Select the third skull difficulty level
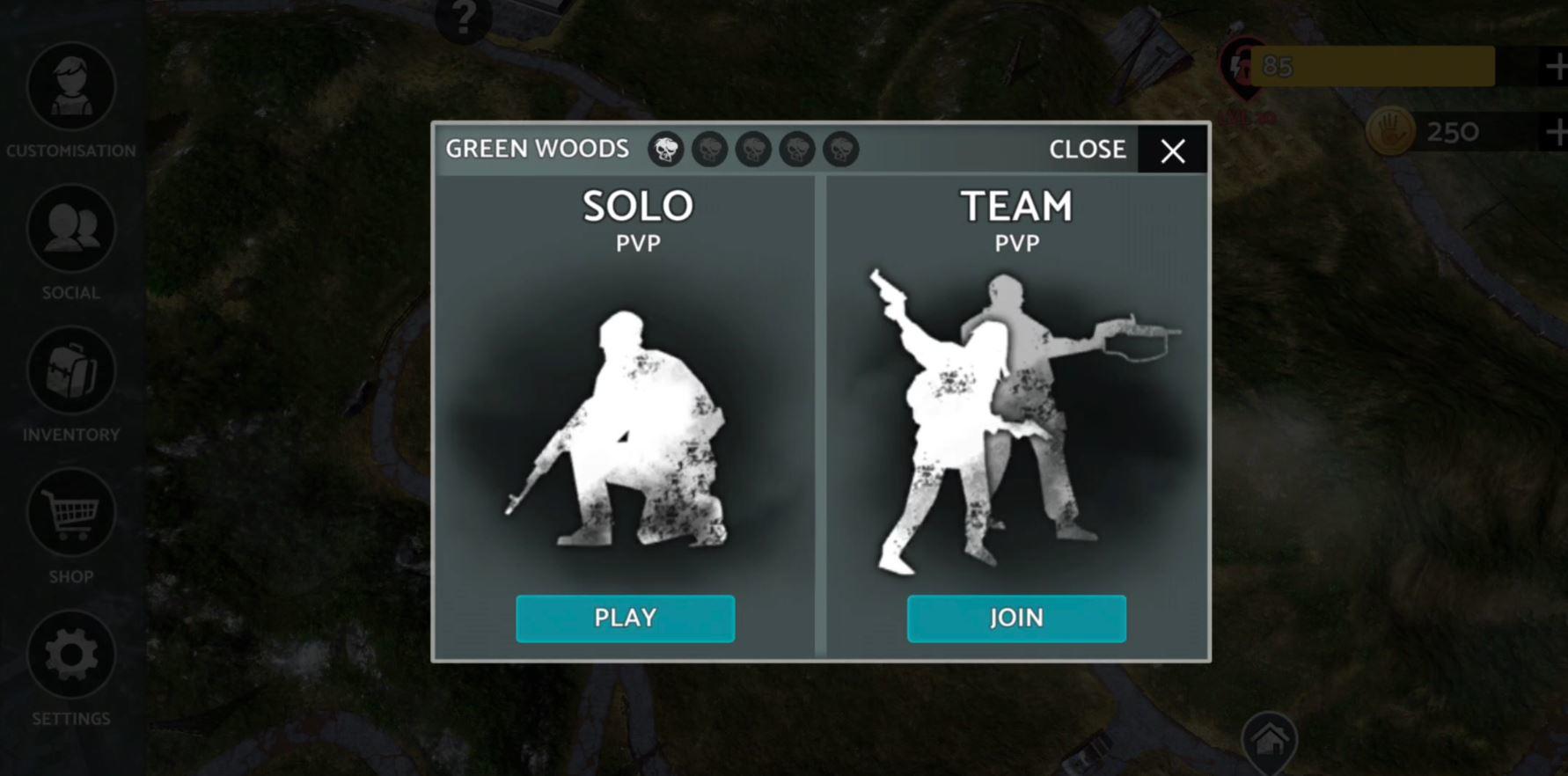This screenshot has height=776, width=1568. [752, 150]
